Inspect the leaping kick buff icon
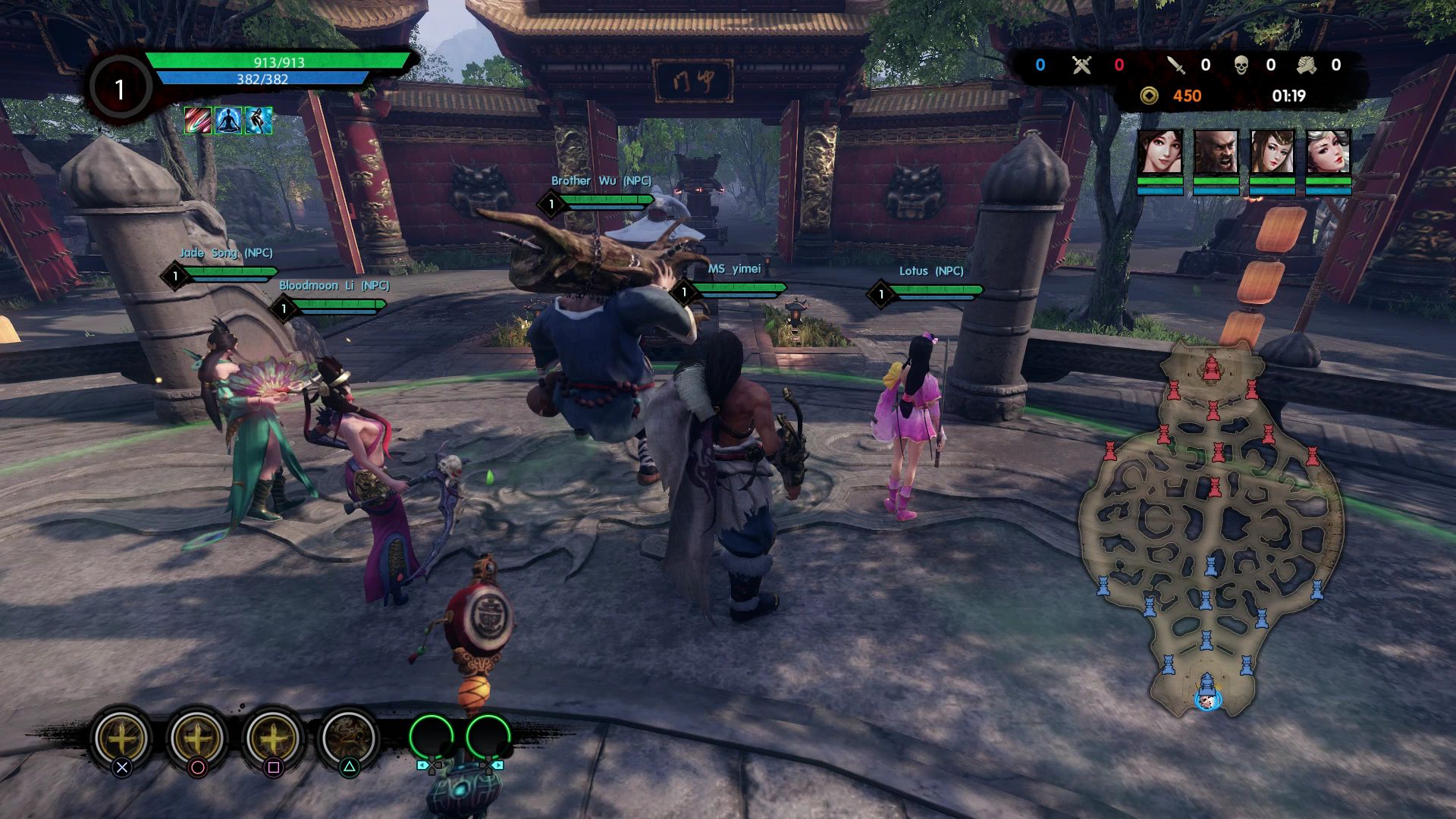 point(259,121)
